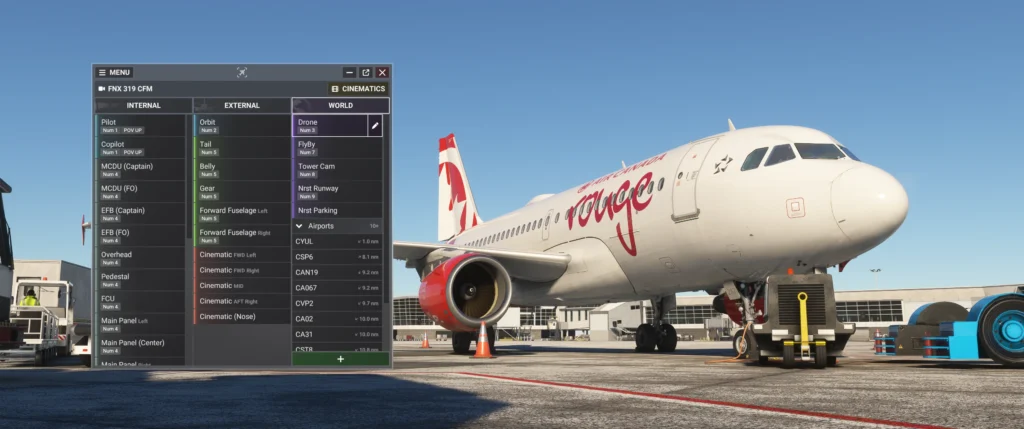
Task: Switch to the INTERNAL camera tab
Action: 143,105
